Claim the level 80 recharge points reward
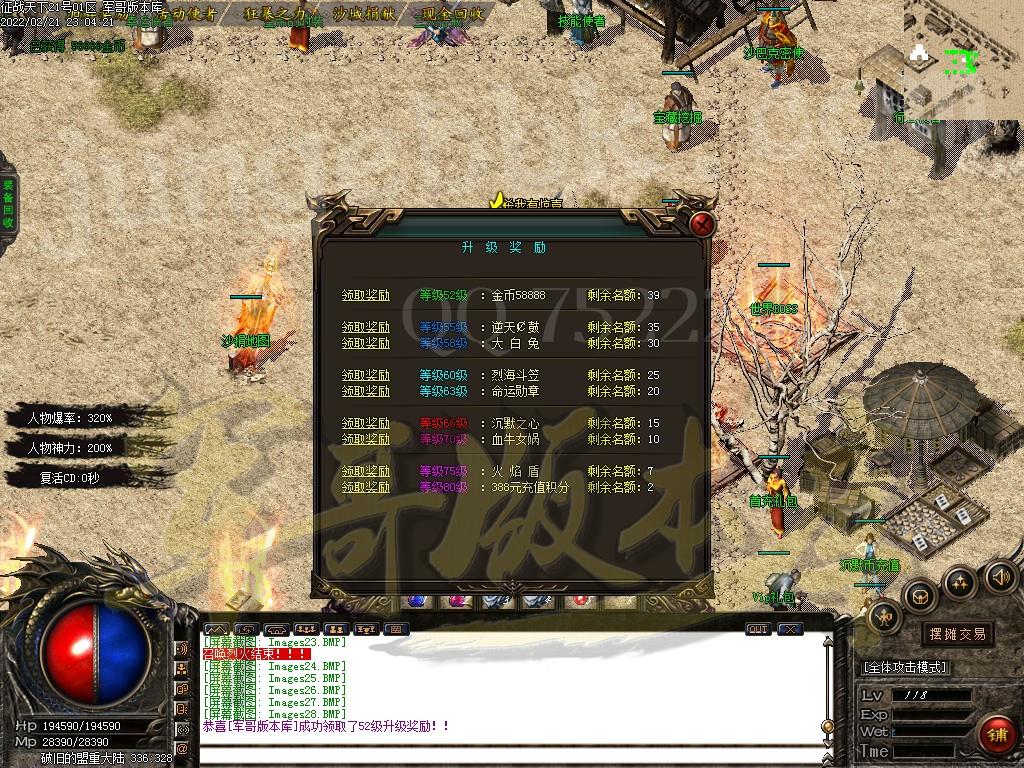The image size is (1024, 768). [366, 487]
